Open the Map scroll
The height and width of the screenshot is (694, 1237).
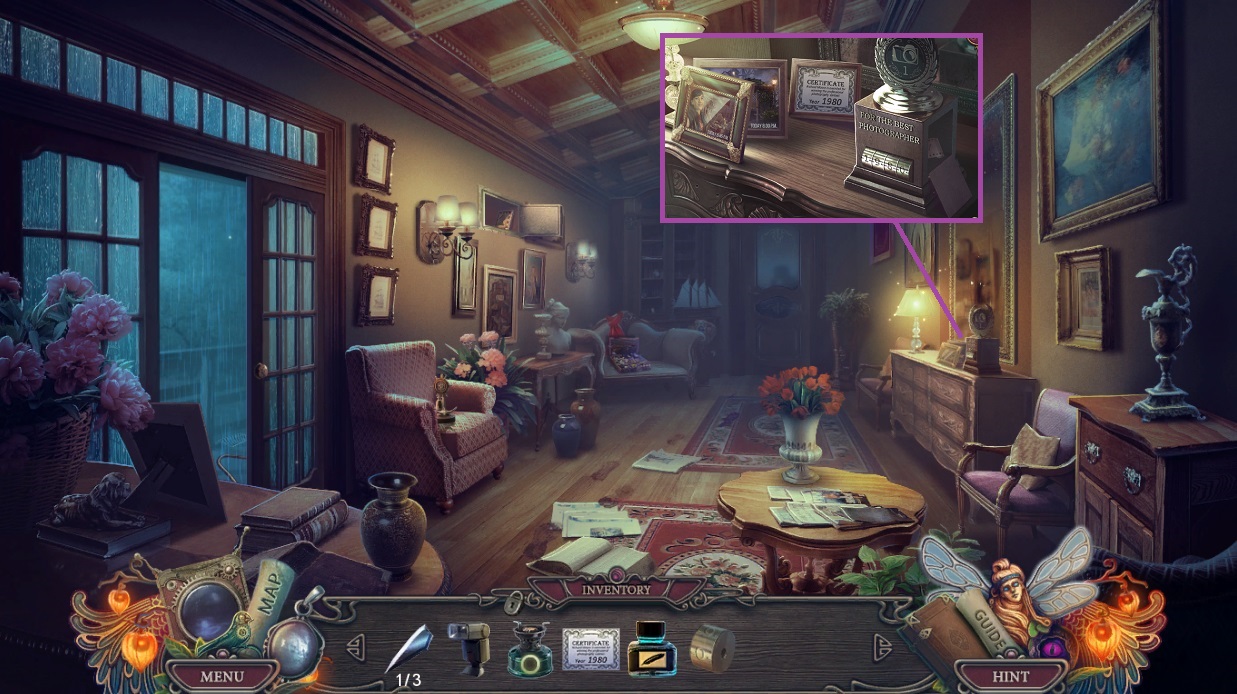point(266,593)
